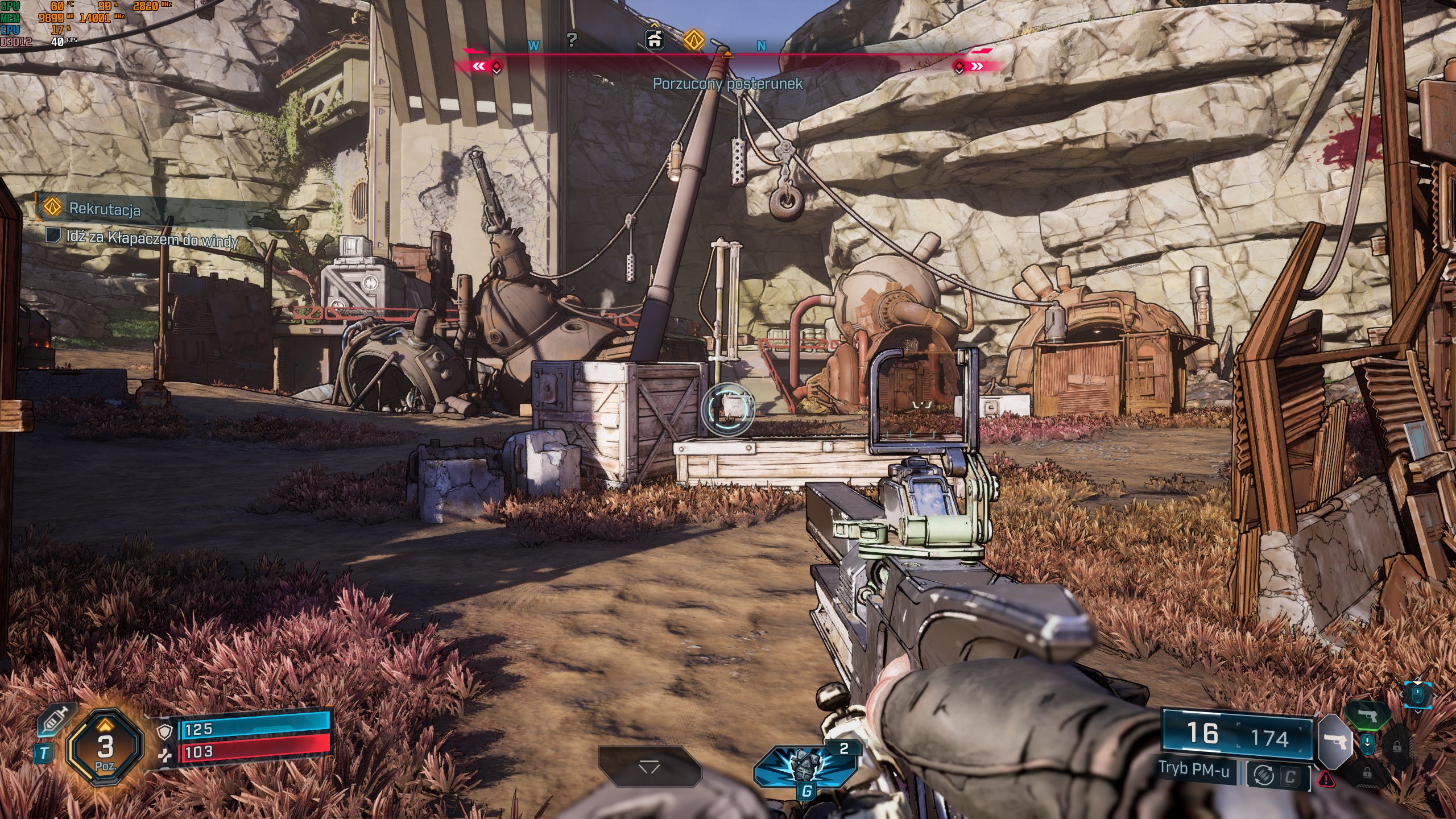This screenshot has height=819, width=1456.
Task: Open the Rekrutacja quest tracker
Action: 104,209
